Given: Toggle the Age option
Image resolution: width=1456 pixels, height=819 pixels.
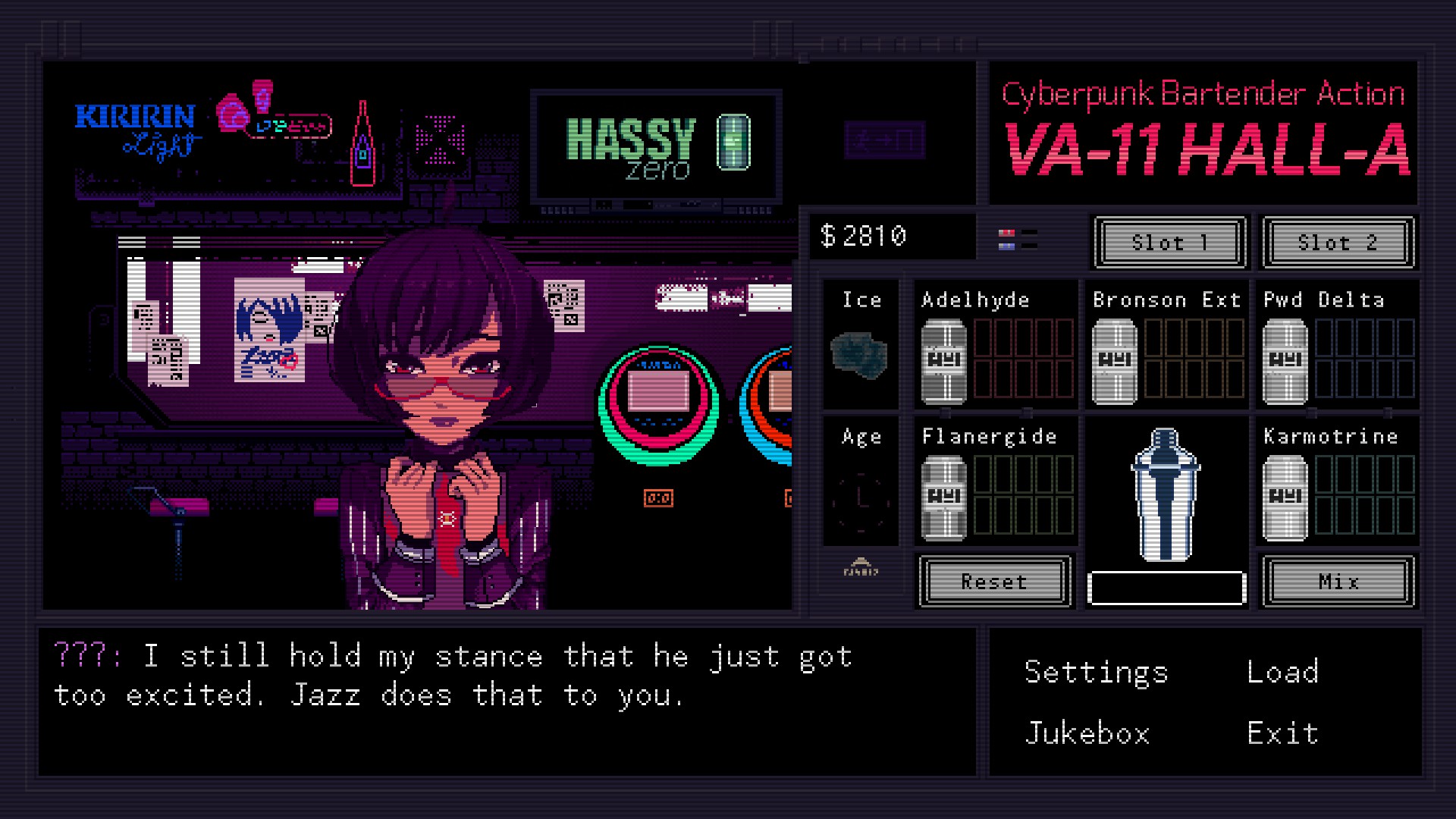Looking at the screenshot, I should coord(861,498).
